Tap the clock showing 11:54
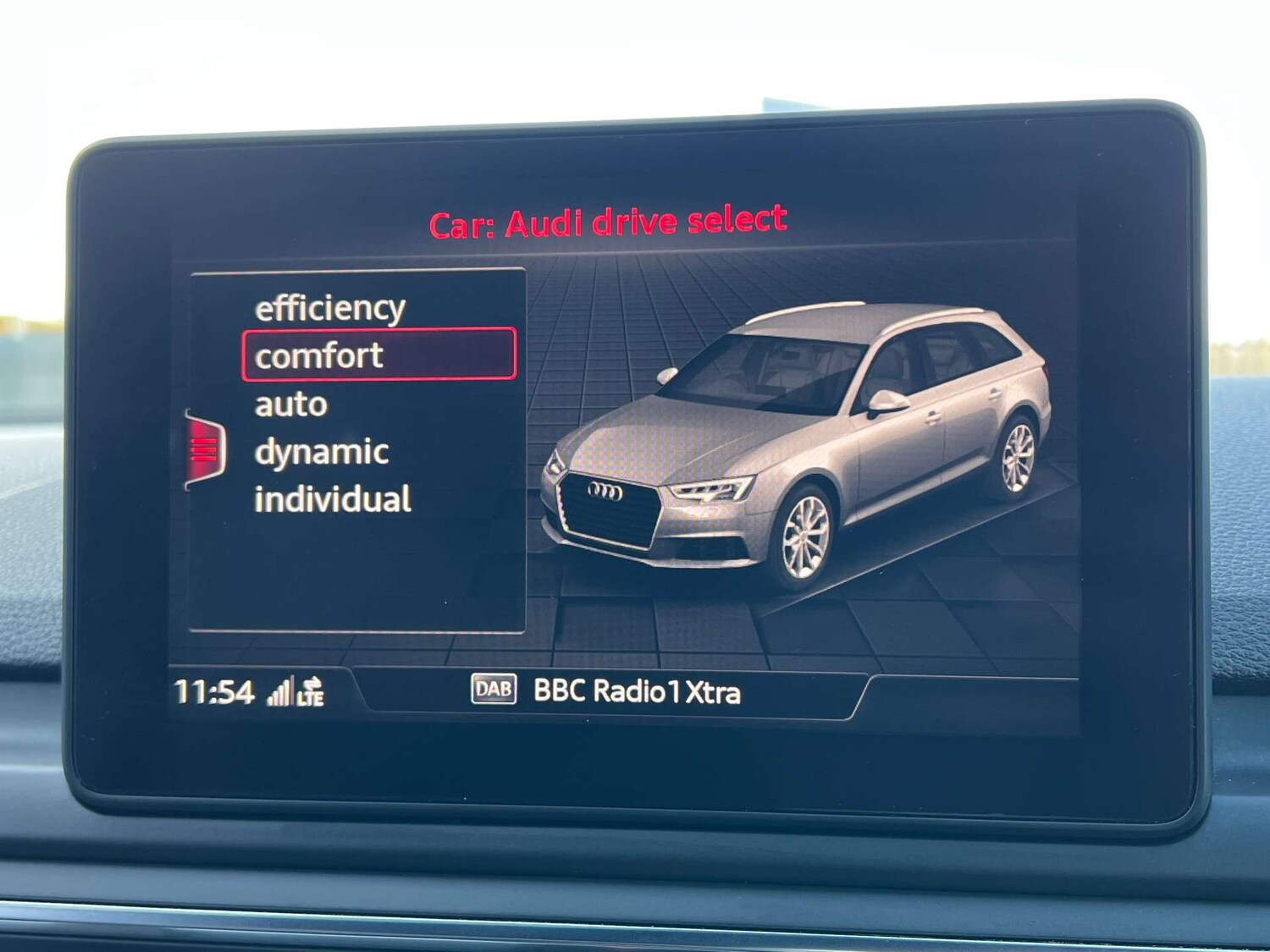Image resolution: width=1270 pixels, height=952 pixels. pos(217,691)
